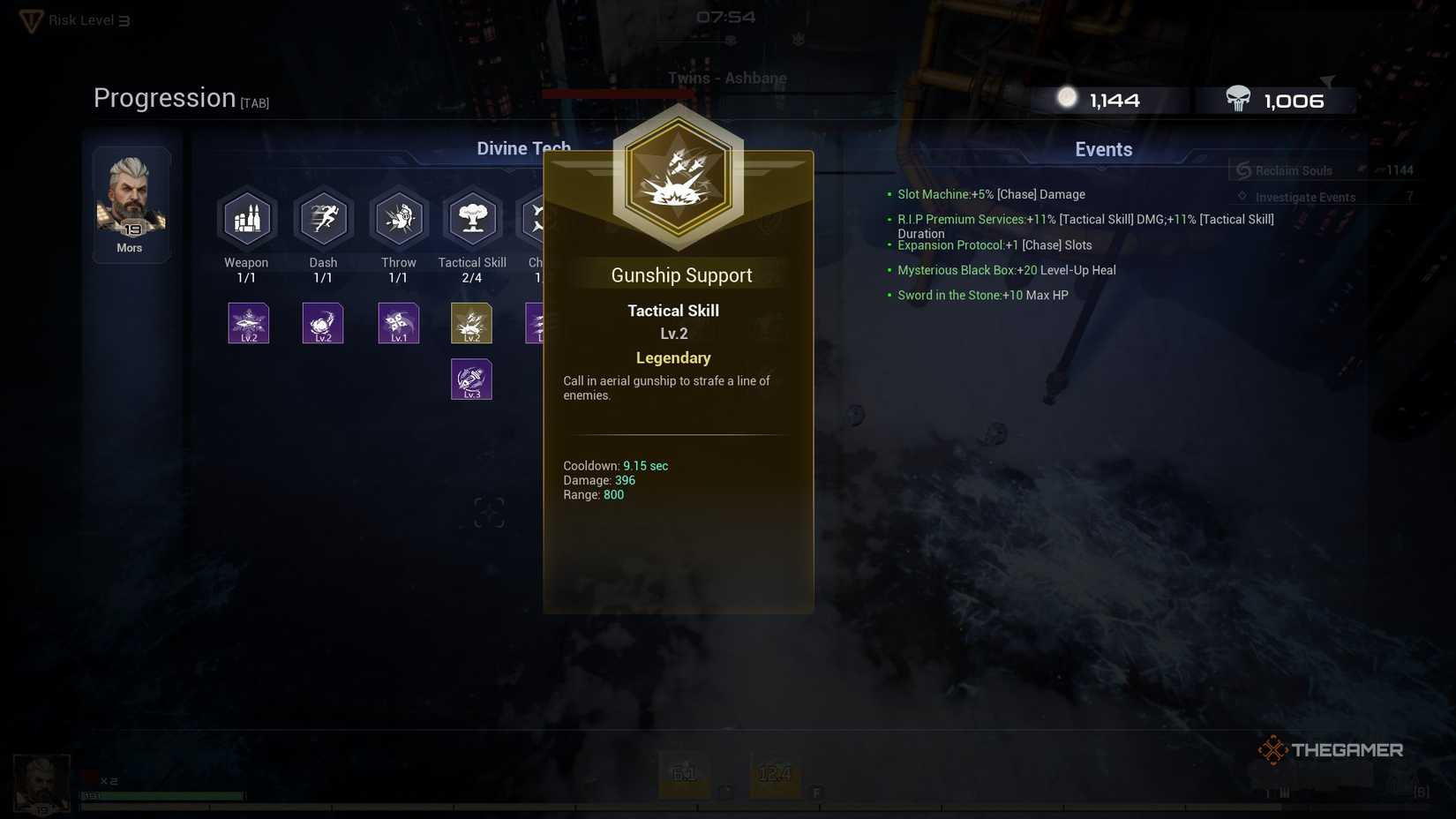Select the Dash skill icon

(x=323, y=218)
